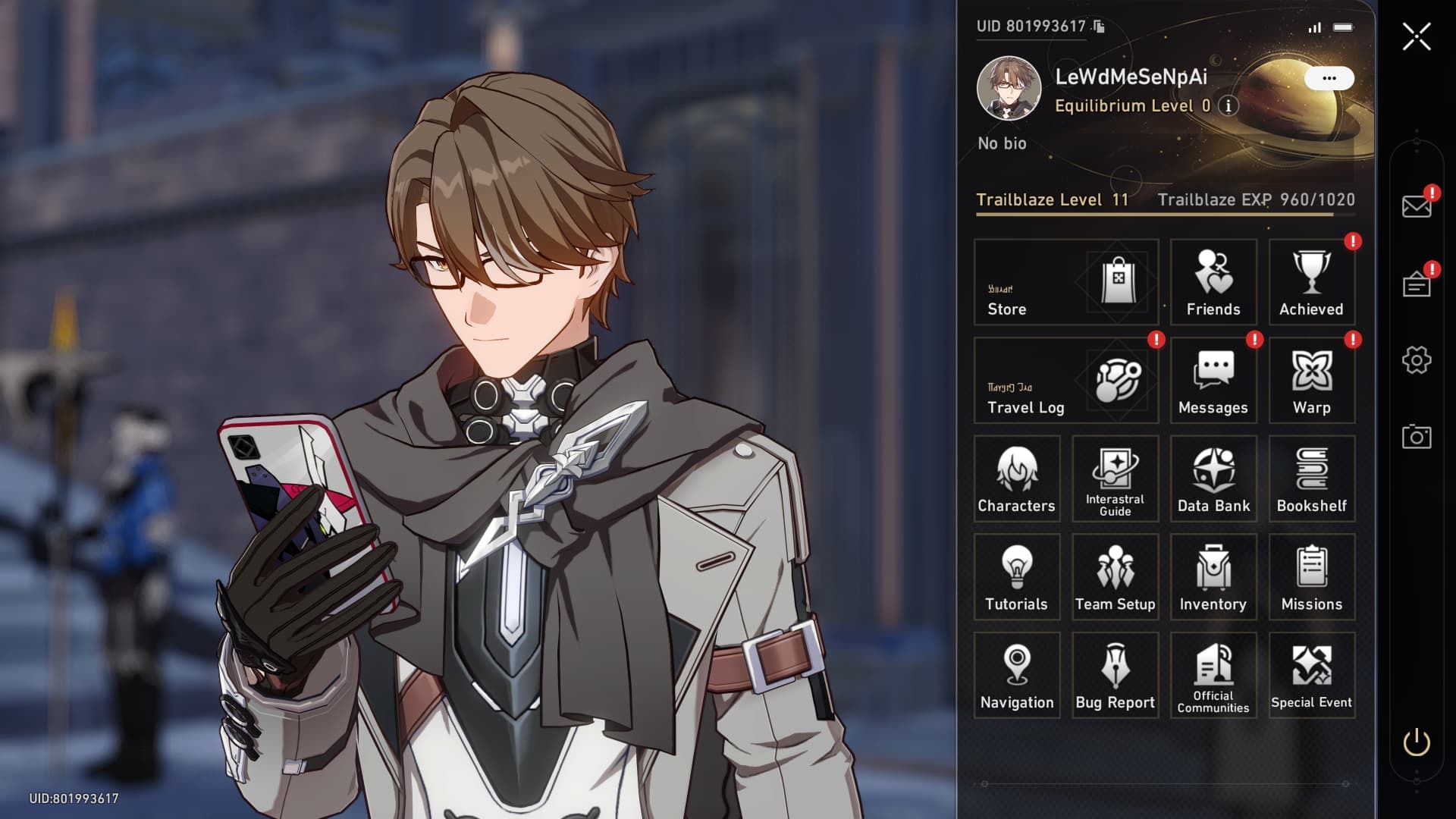Check Messages
The height and width of the screenshot is (819, 1456).
[1213, 381]
